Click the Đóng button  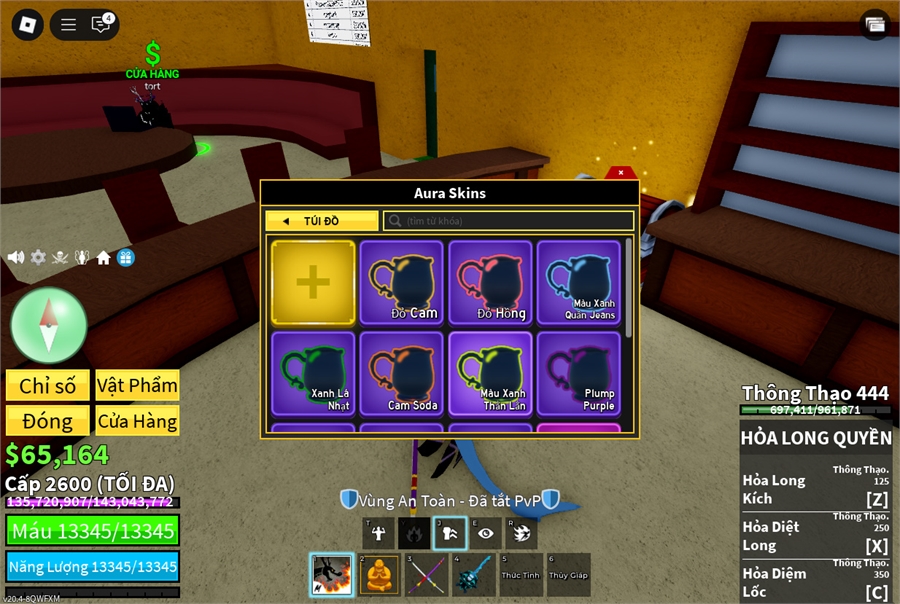pos(47,420)
